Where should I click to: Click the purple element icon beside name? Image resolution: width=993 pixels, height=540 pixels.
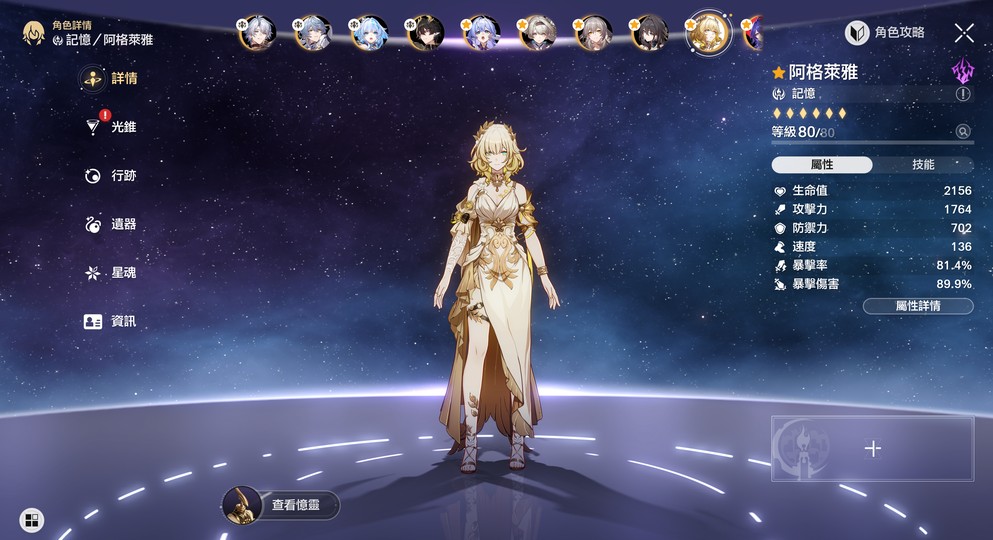coord(962,71)
